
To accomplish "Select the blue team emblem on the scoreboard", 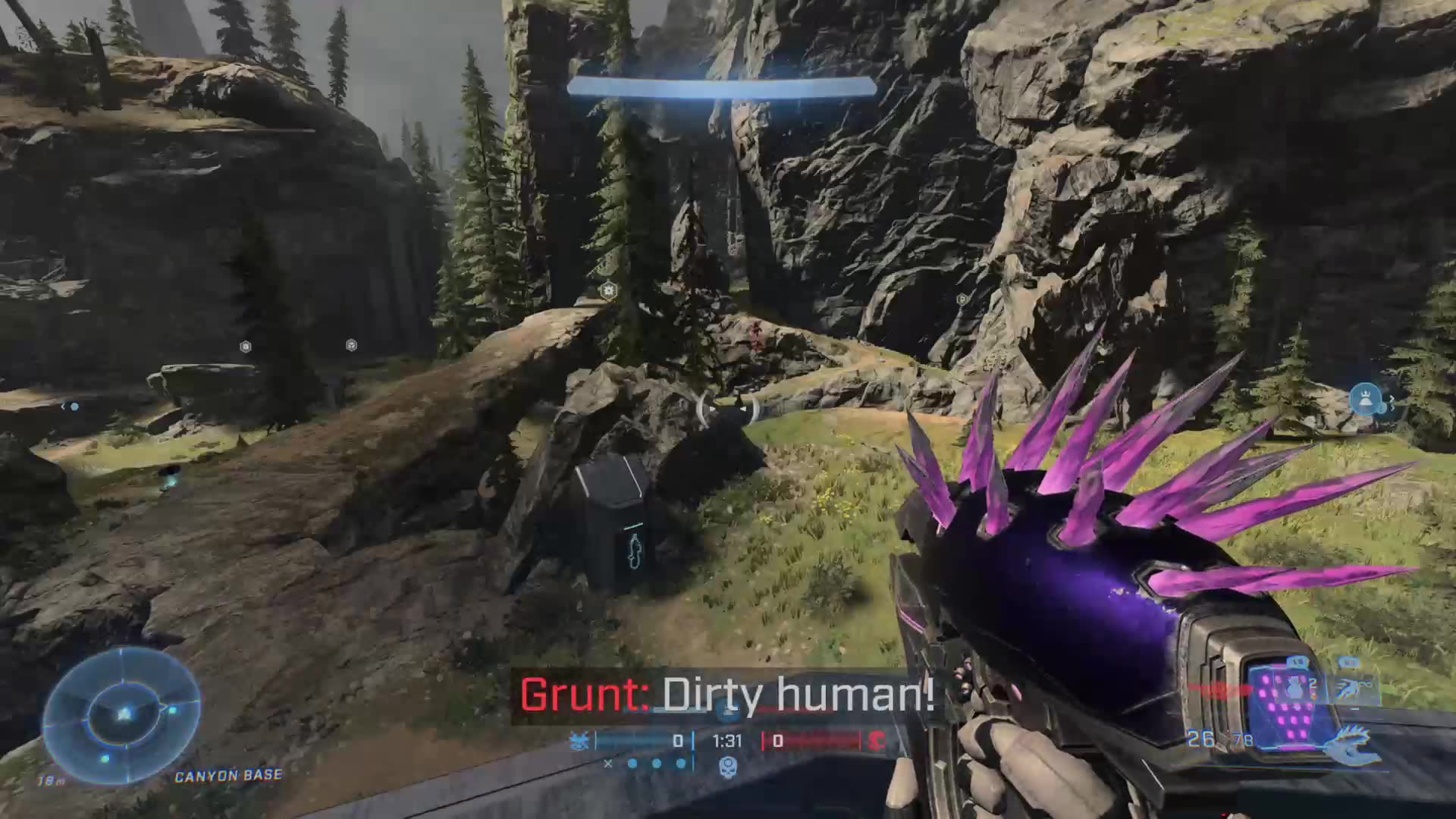I will click(581, 741).
